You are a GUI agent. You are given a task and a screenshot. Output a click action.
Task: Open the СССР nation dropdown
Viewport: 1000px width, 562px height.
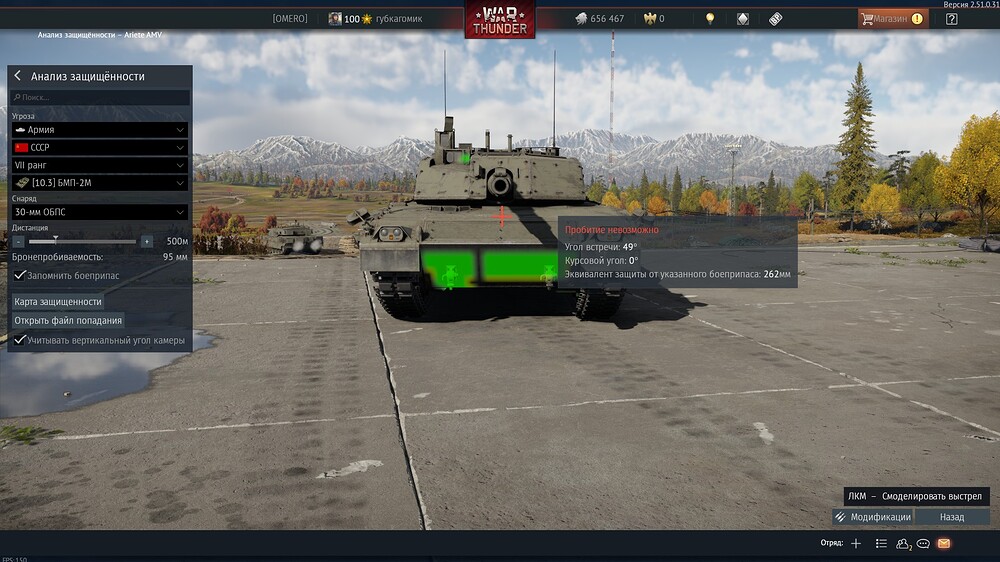pyautogui.click(x=99, y=147)
